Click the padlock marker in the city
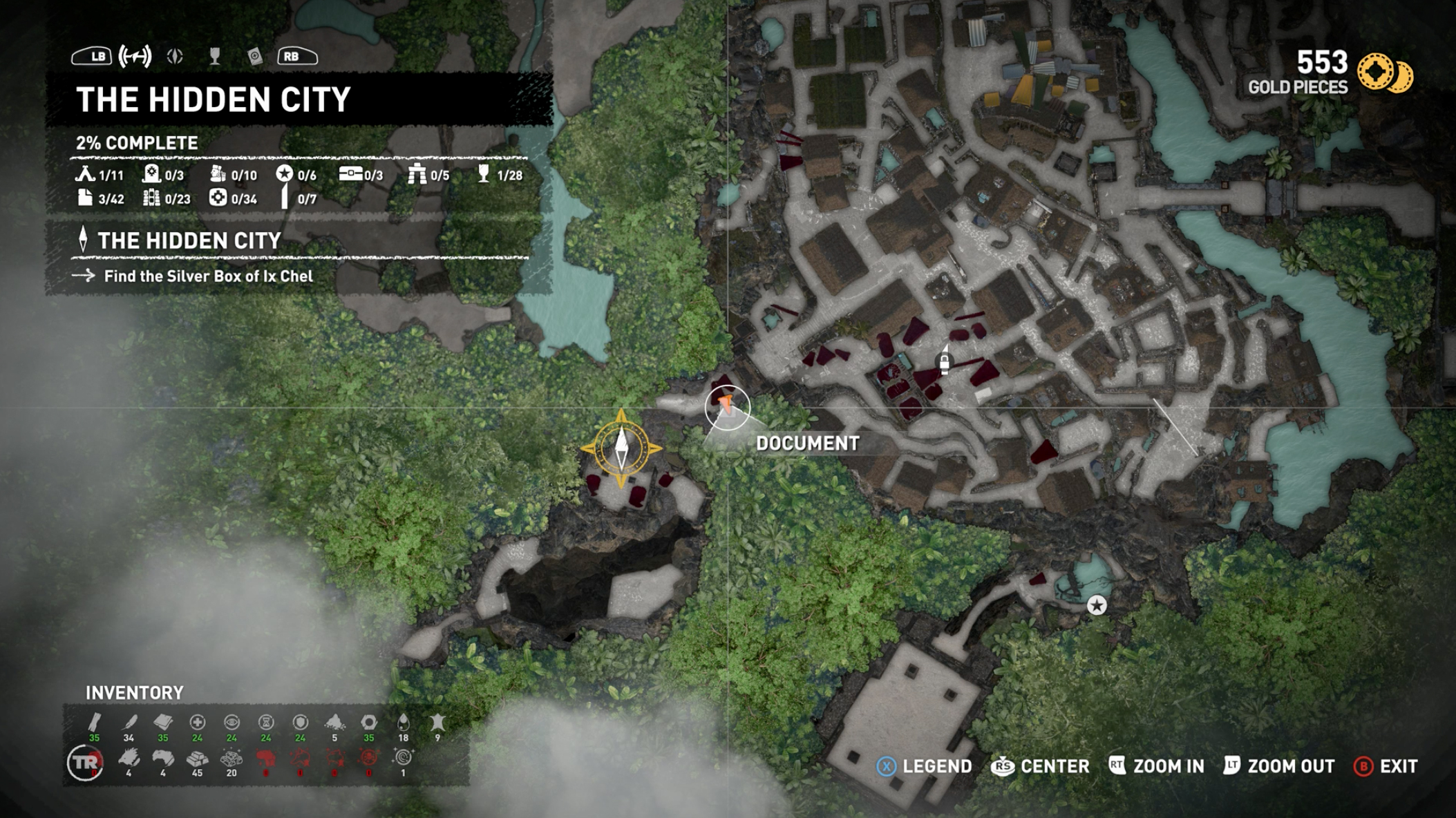Viewport: 1456px width, 818px height. pyautogui.click(x=944, y=362)
